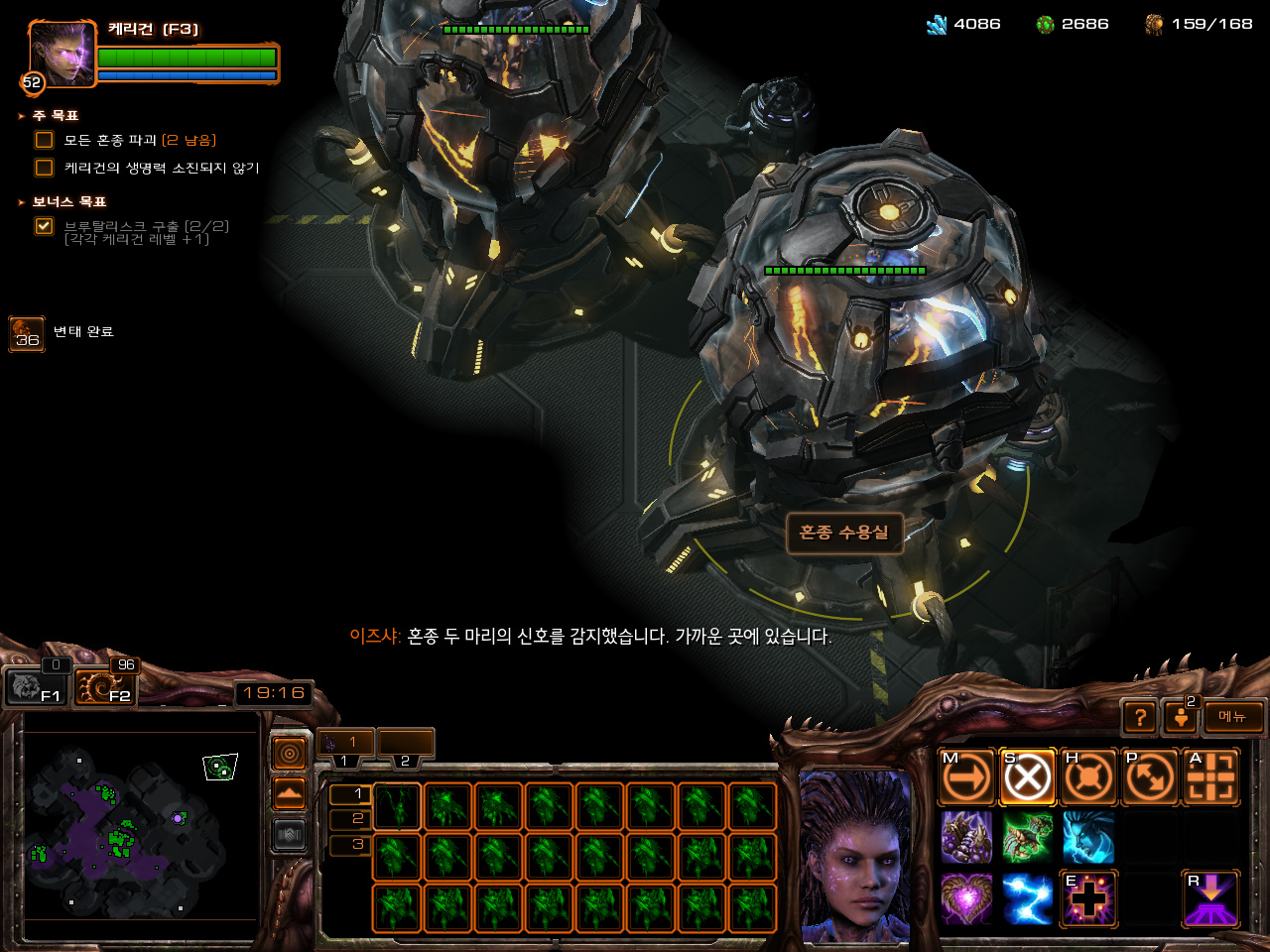
Task: Activate the black cross heal ability
Action: click(1088, 898)
